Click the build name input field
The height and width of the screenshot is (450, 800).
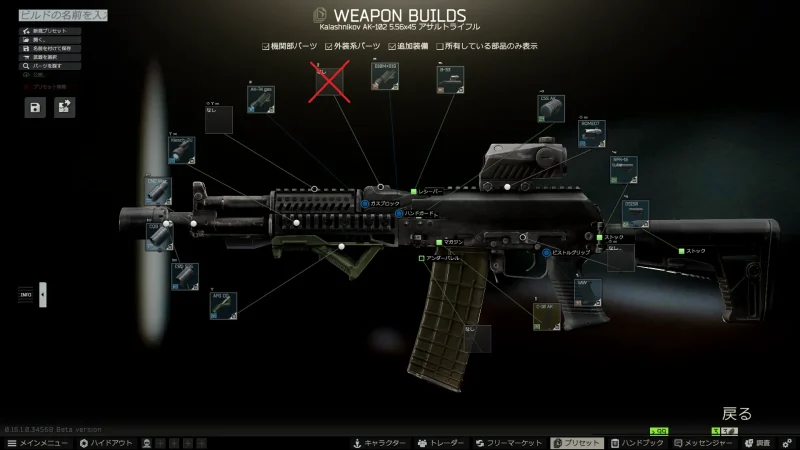point(62,15)
